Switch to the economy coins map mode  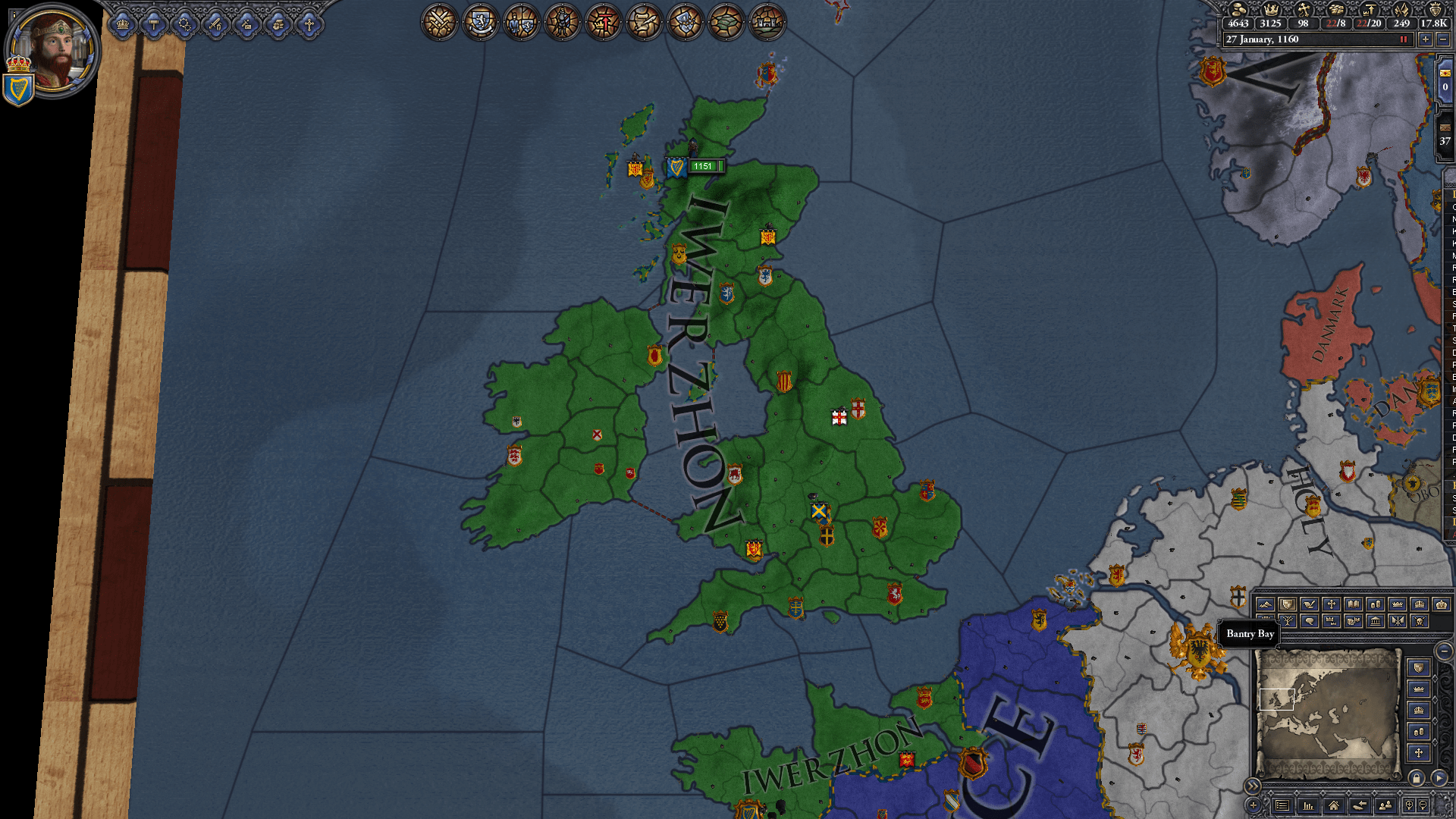pyautogui.click(x=1376, y=604)
